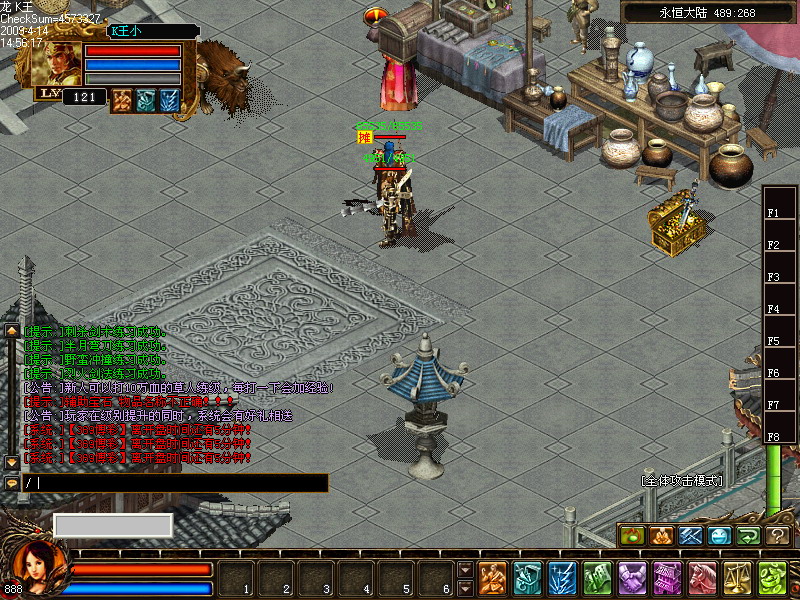The image size is (800, 600).
Task: Open the green scroll icon
Action: point(597,579)
